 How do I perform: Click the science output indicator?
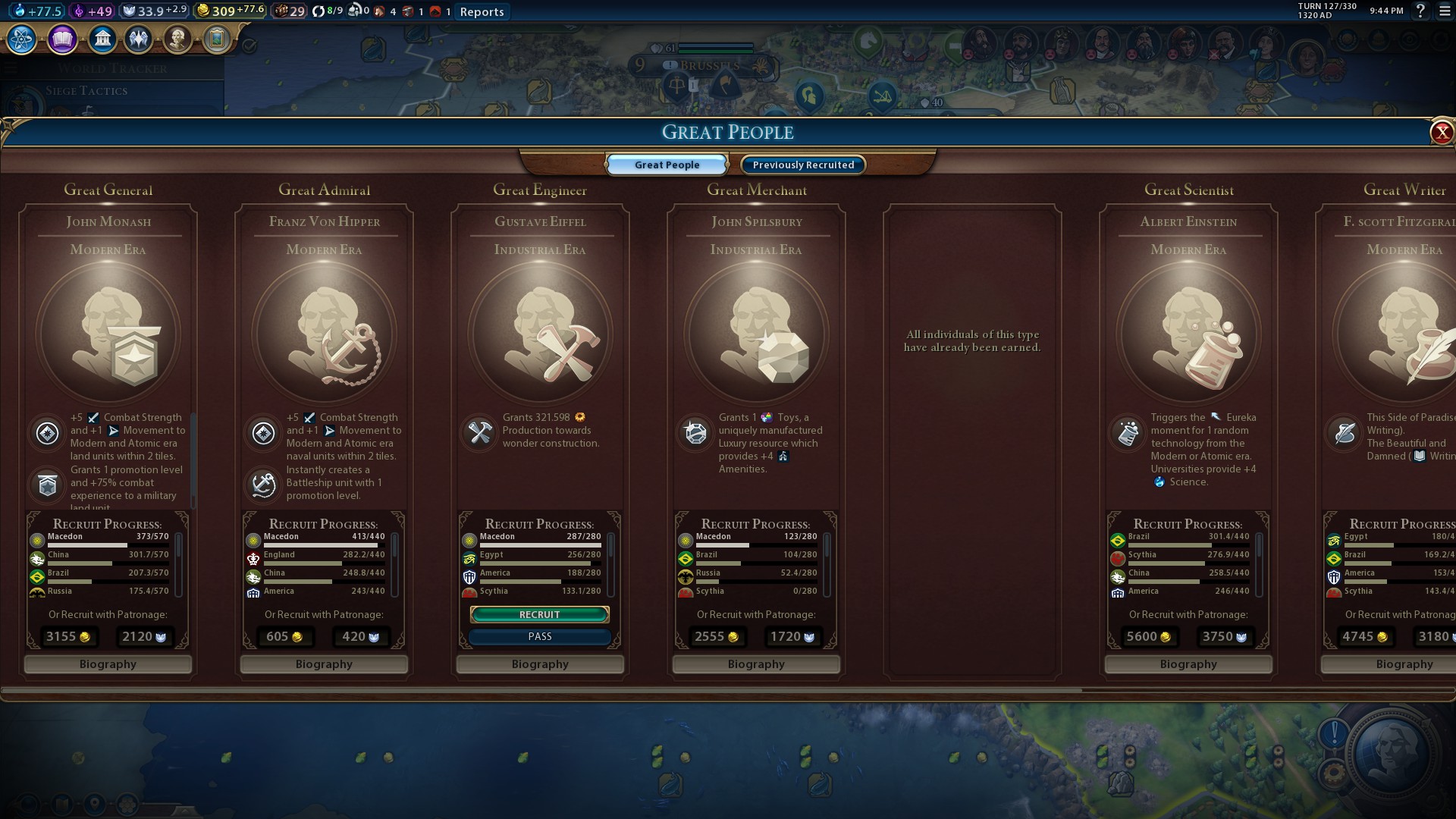pyautogui.click(x=36, y=11)
